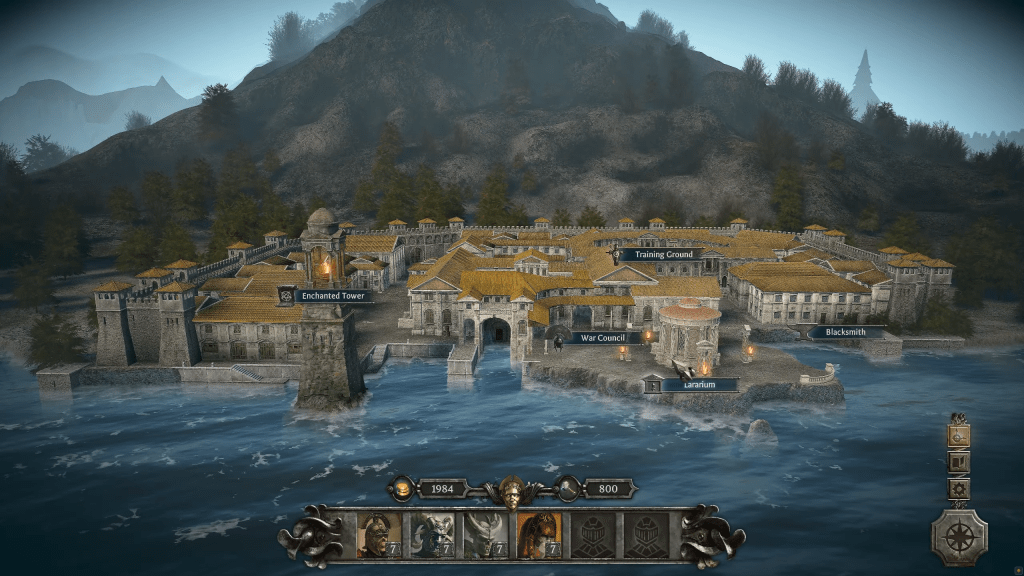This screenshot has width=1024, height=576.
Task: Open settings via the gear icon
Action: click(959, 489)
